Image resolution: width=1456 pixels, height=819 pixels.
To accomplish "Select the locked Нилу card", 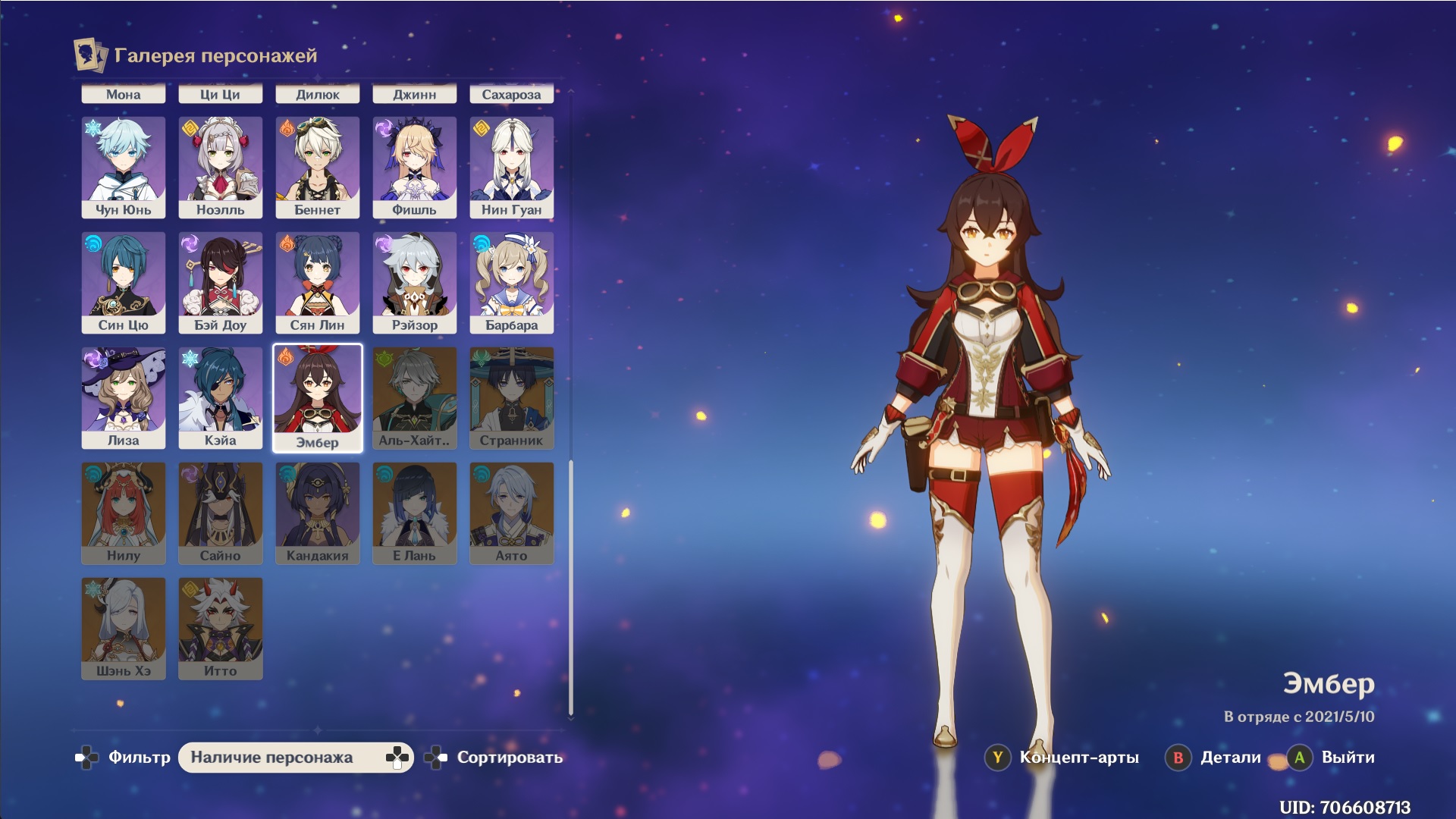I will [124, 513].
